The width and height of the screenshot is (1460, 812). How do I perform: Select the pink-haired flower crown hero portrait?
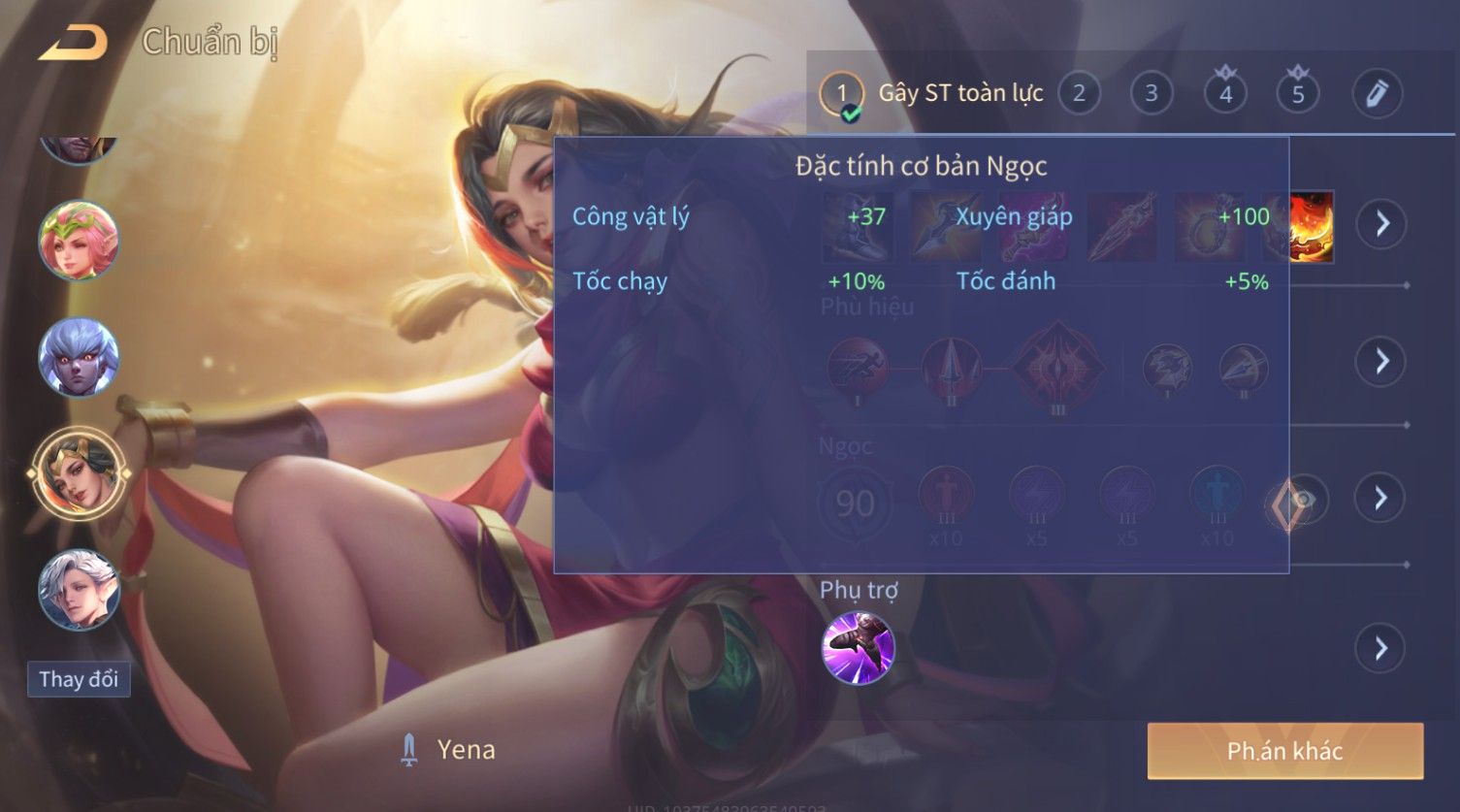pyautogui.click(x=79, y=240)
